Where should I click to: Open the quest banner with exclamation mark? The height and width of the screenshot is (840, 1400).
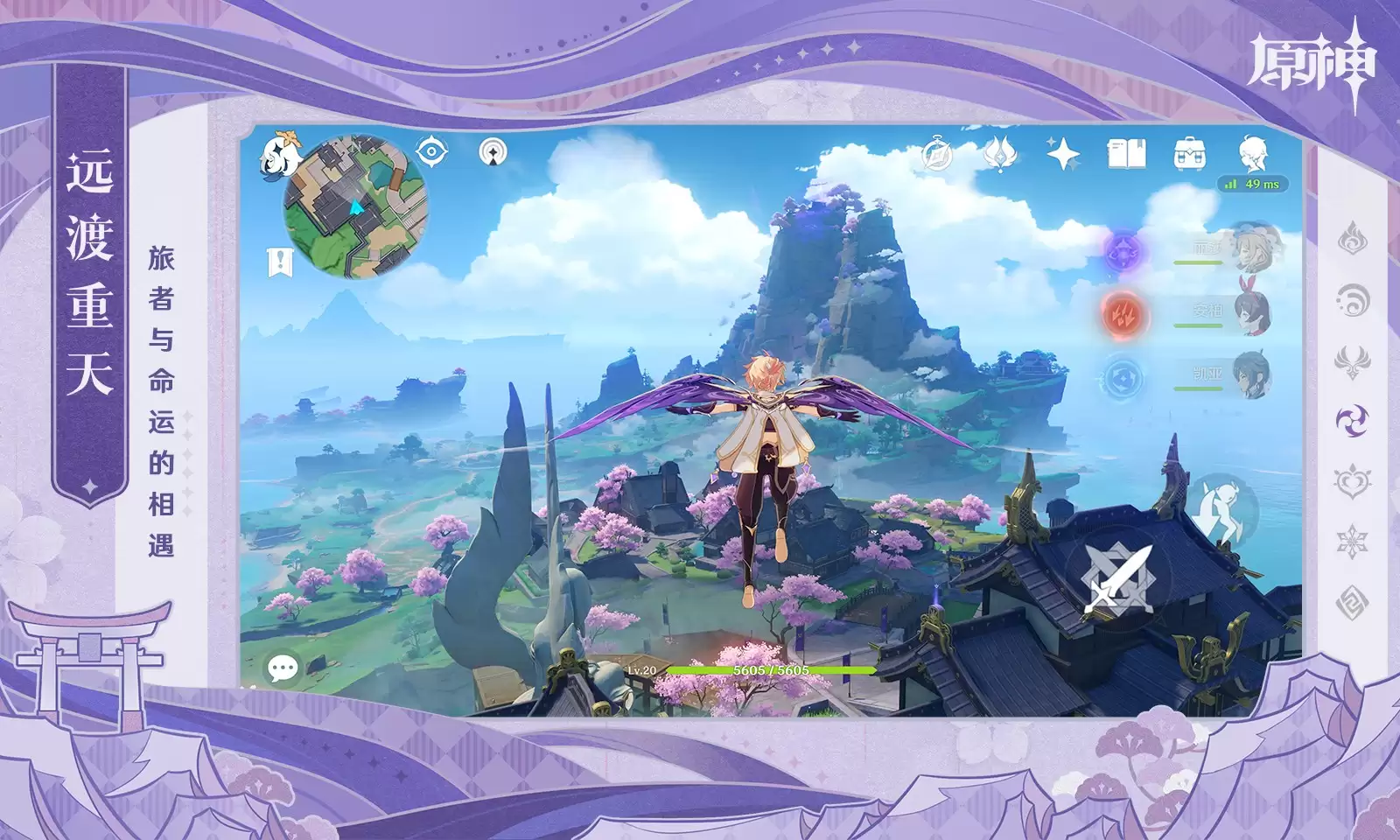280,261
